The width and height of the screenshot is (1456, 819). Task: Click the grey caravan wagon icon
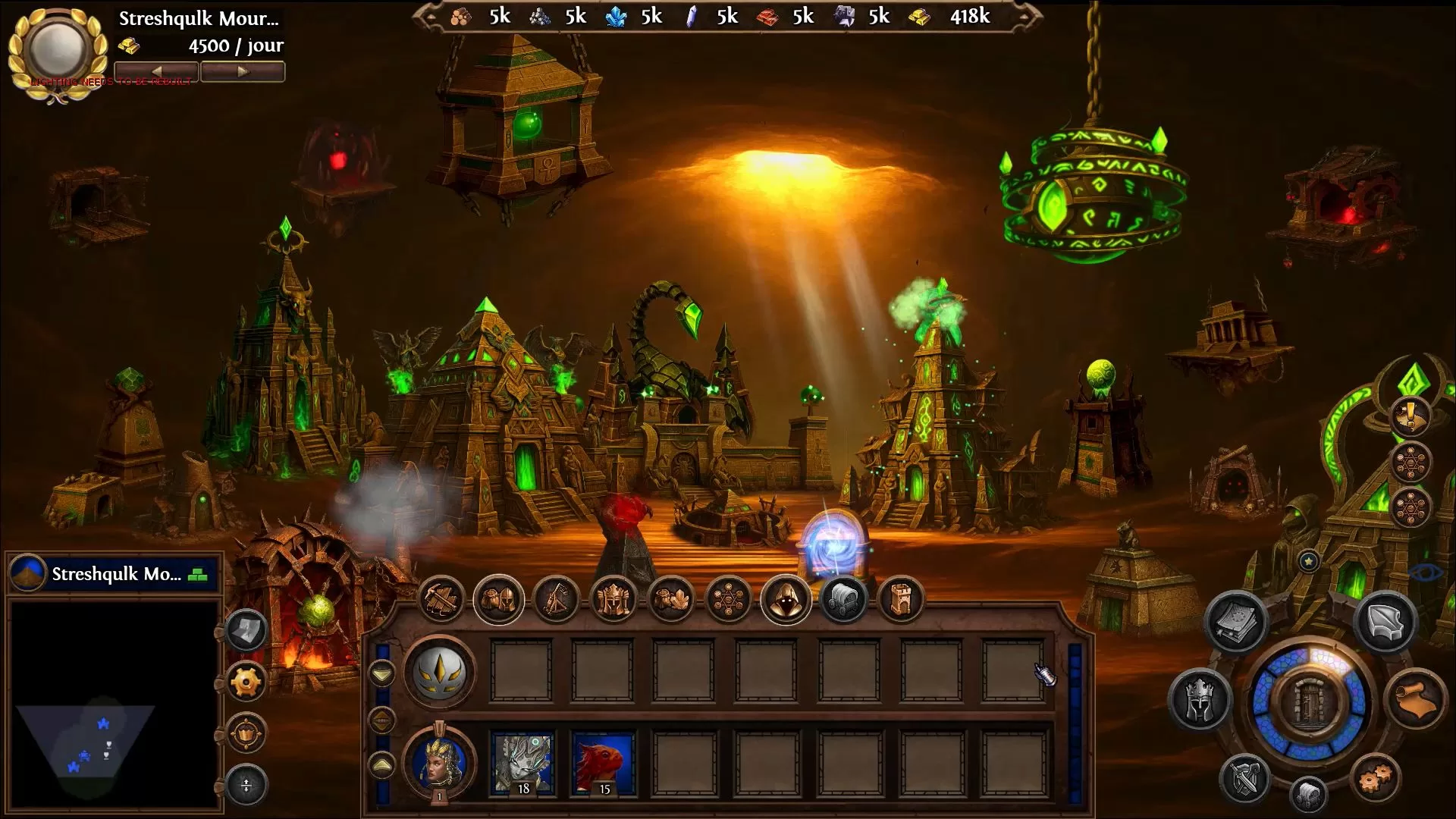click(843, 600)
